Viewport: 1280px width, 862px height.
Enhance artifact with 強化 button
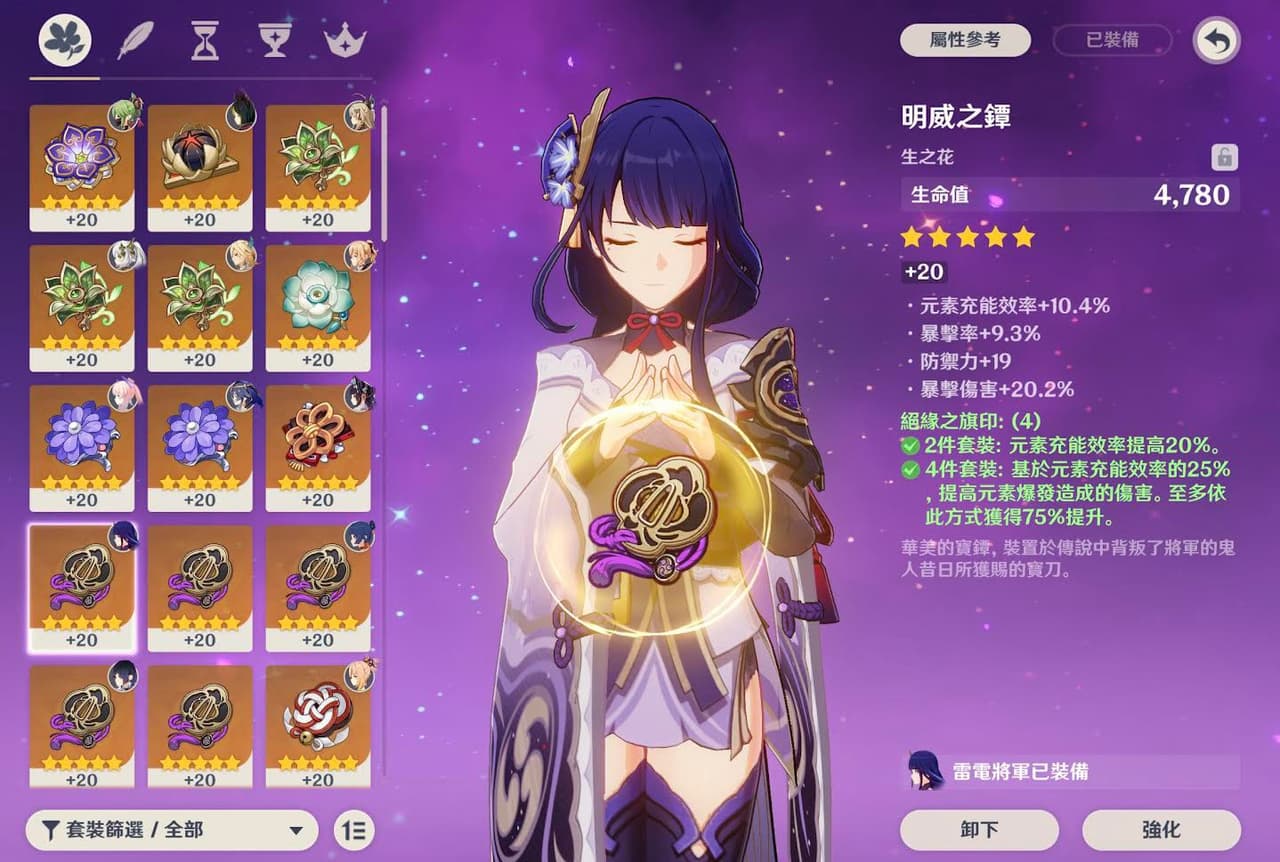[x=1161, y=830]
